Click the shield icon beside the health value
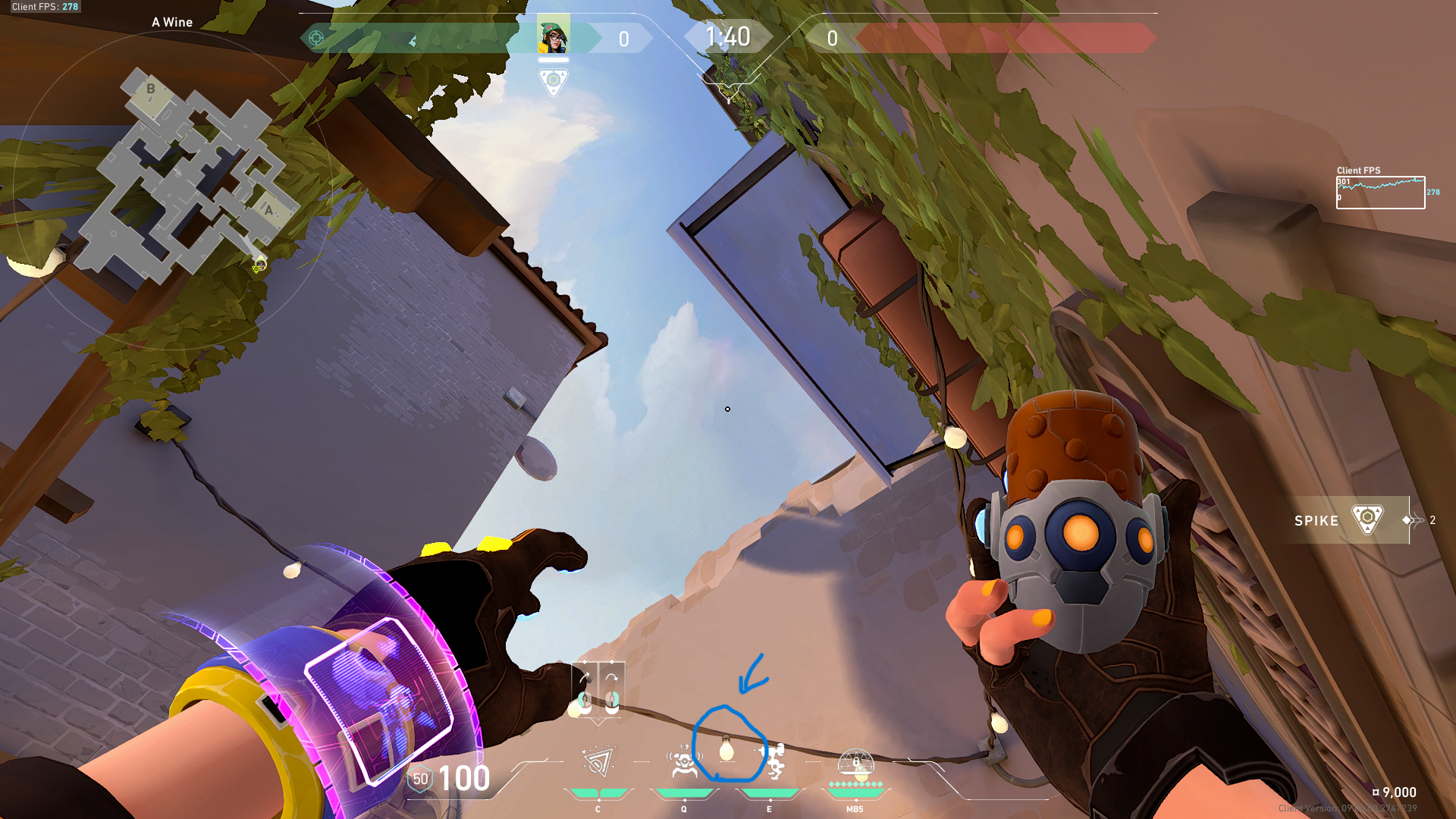The height and width of the screenshot is (819, 1456). pos(420,779)
